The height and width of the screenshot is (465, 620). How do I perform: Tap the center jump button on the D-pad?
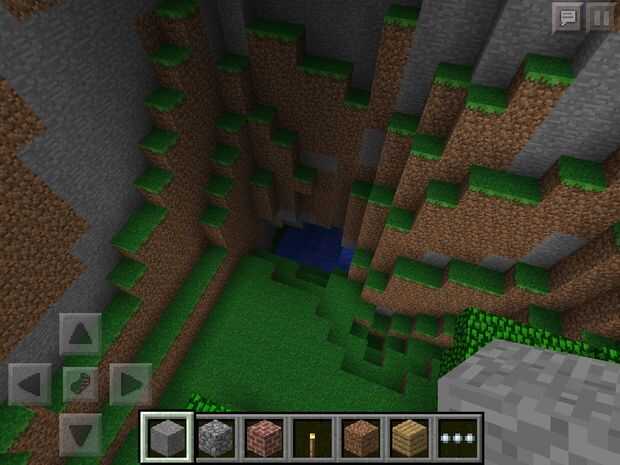point(81,383)
